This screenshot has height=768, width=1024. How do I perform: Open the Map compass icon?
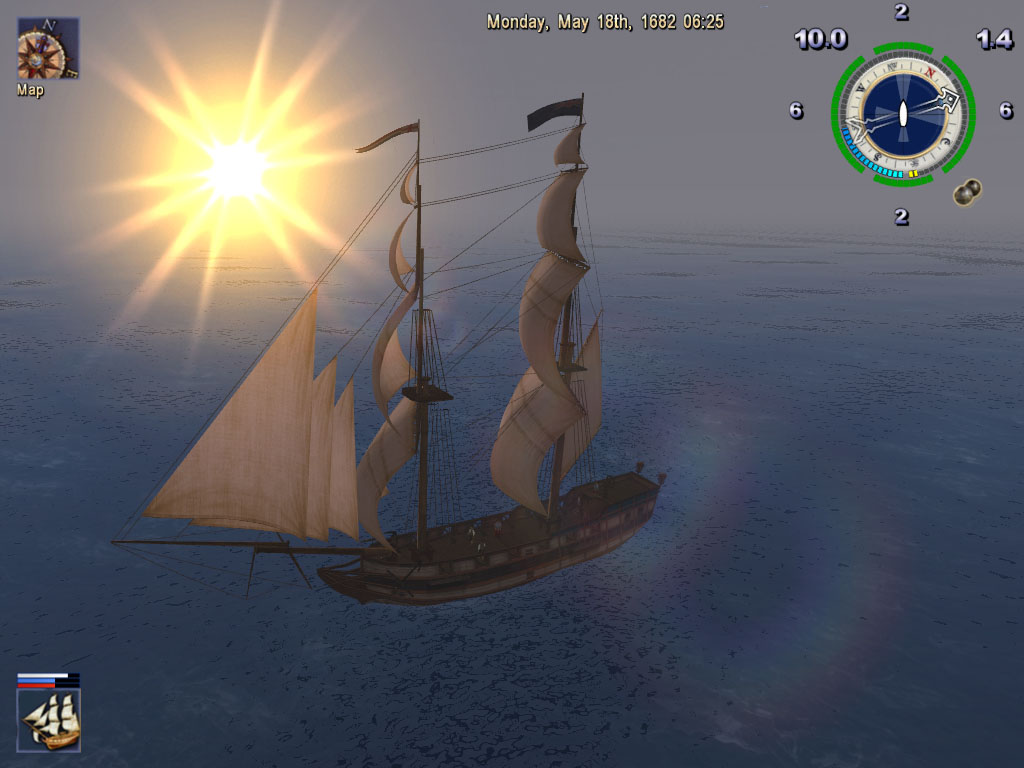coord(47,49)
